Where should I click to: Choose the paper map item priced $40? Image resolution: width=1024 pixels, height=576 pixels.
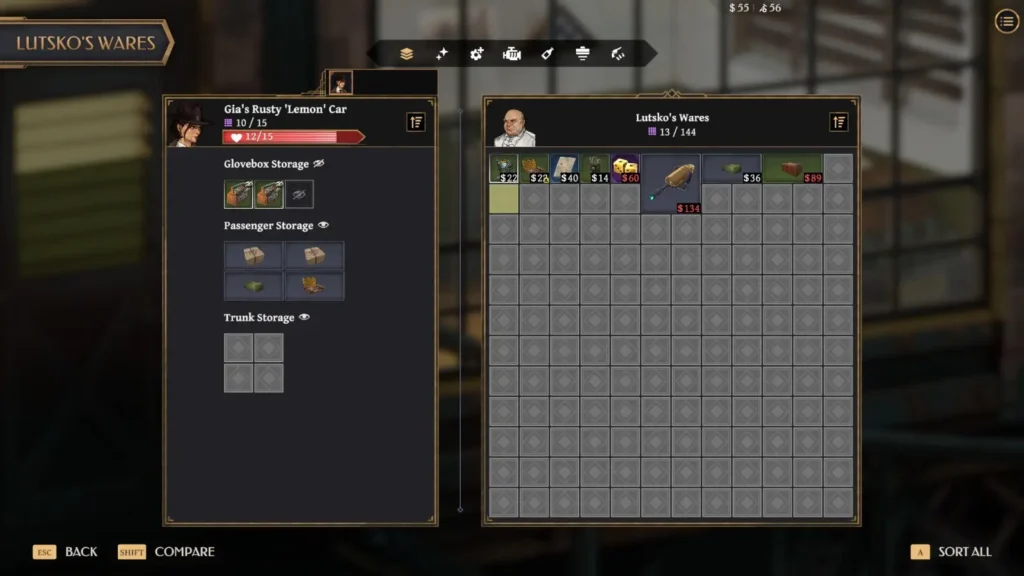pyautogui.click(x=565, y=168)
